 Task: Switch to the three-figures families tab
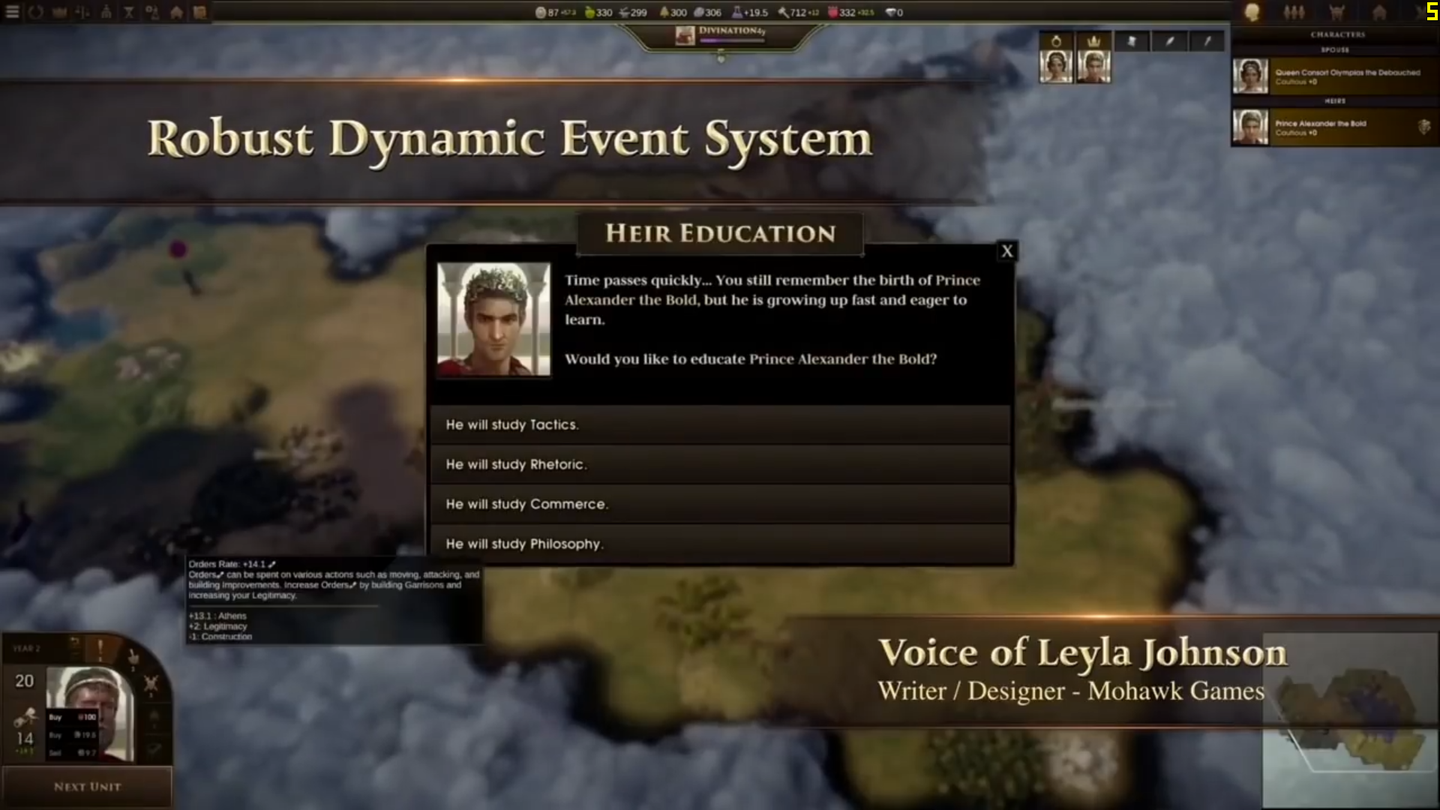point(1294,12)
